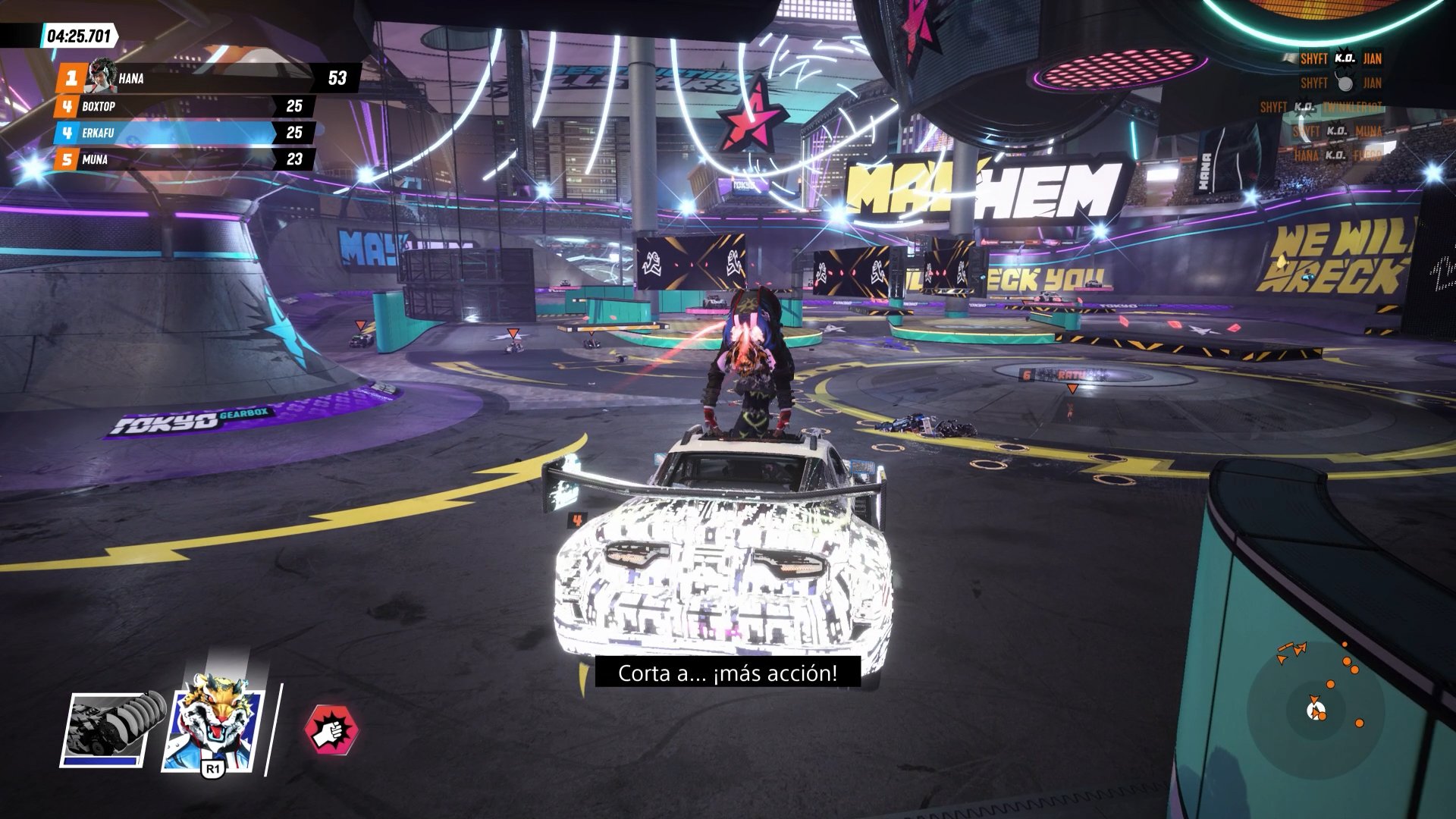Highlight Erkafu's blue leaderboard row
This screenshot has height=819, width=1456.
[x=182, y=133]
